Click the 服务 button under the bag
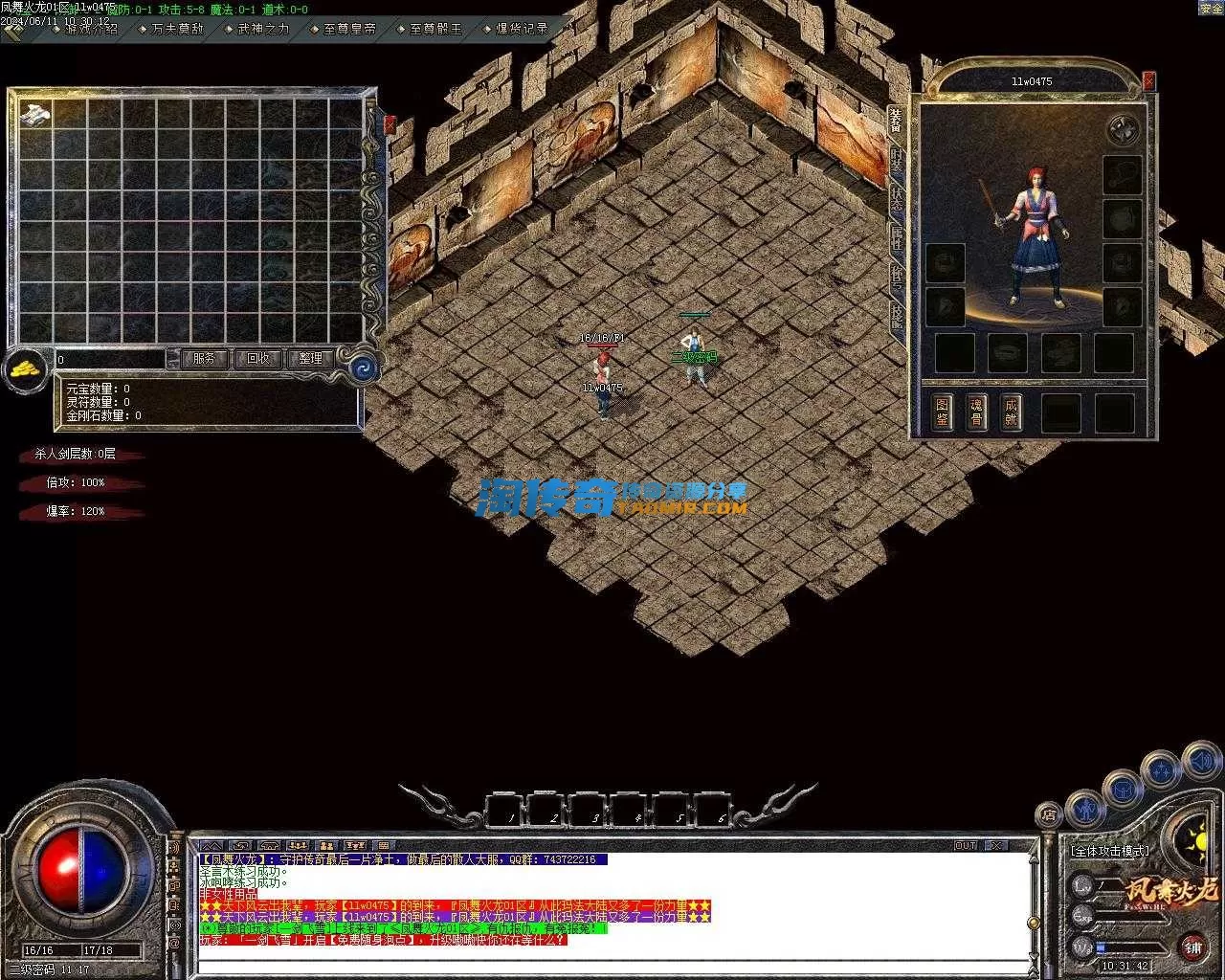The width and height of the screenshot is (1225, 980). (x=204, y=359)
